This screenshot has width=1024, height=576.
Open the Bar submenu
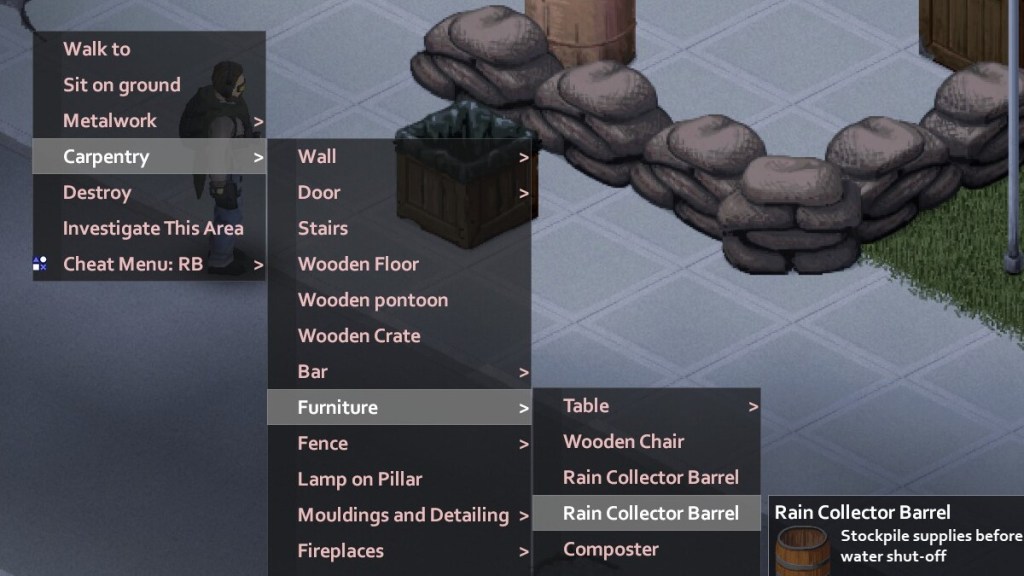coord(313,372)
